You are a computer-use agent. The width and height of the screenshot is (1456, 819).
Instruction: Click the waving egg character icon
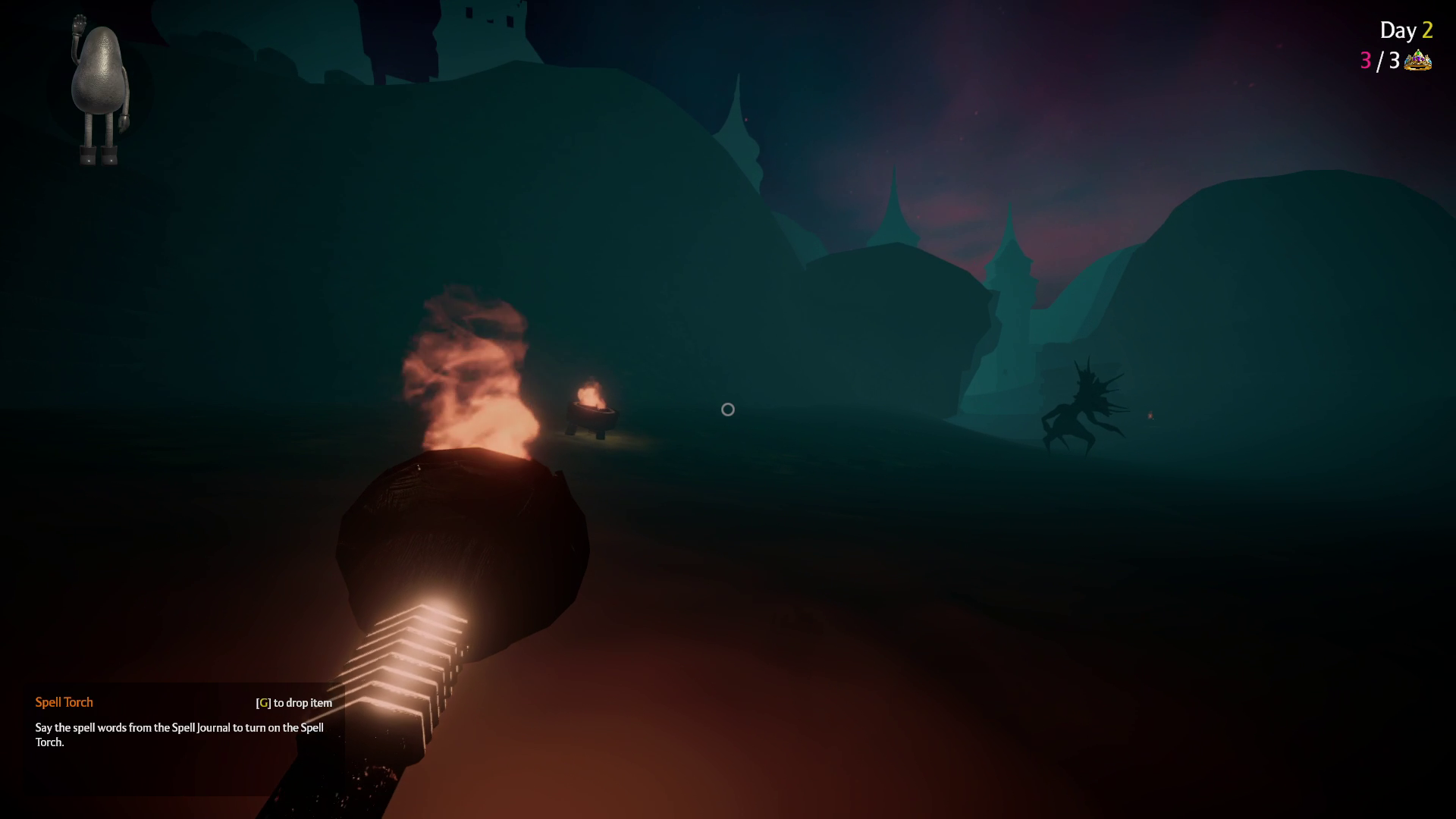point(99,89)
